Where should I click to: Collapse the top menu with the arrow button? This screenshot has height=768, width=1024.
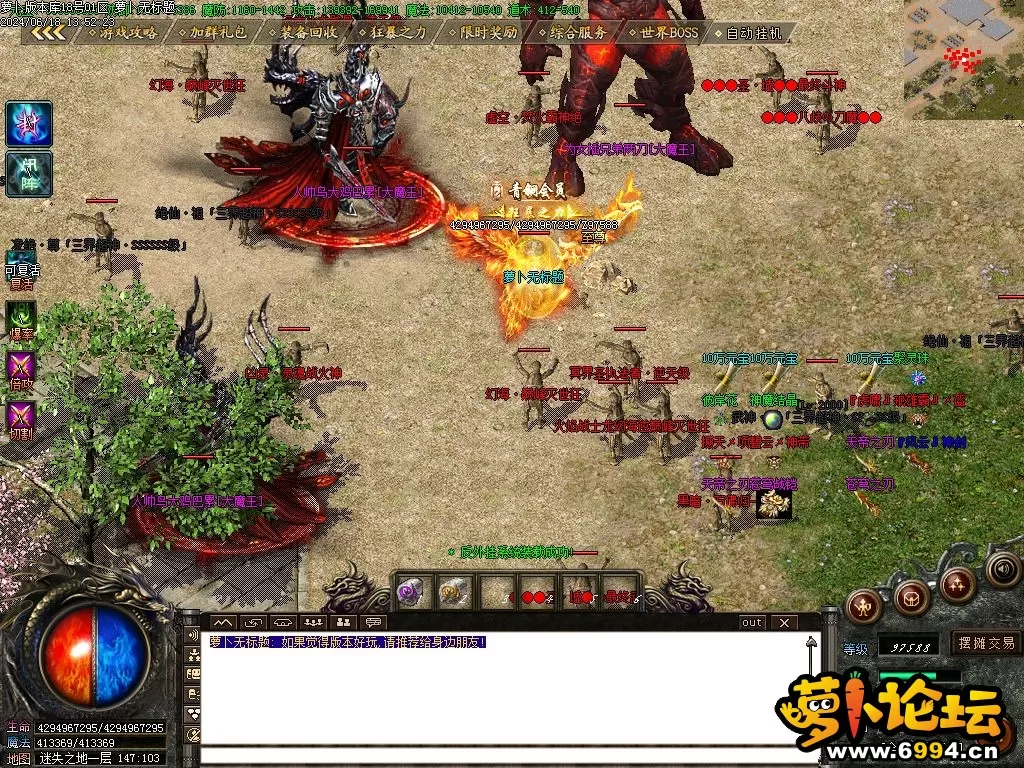click(47, 32)
